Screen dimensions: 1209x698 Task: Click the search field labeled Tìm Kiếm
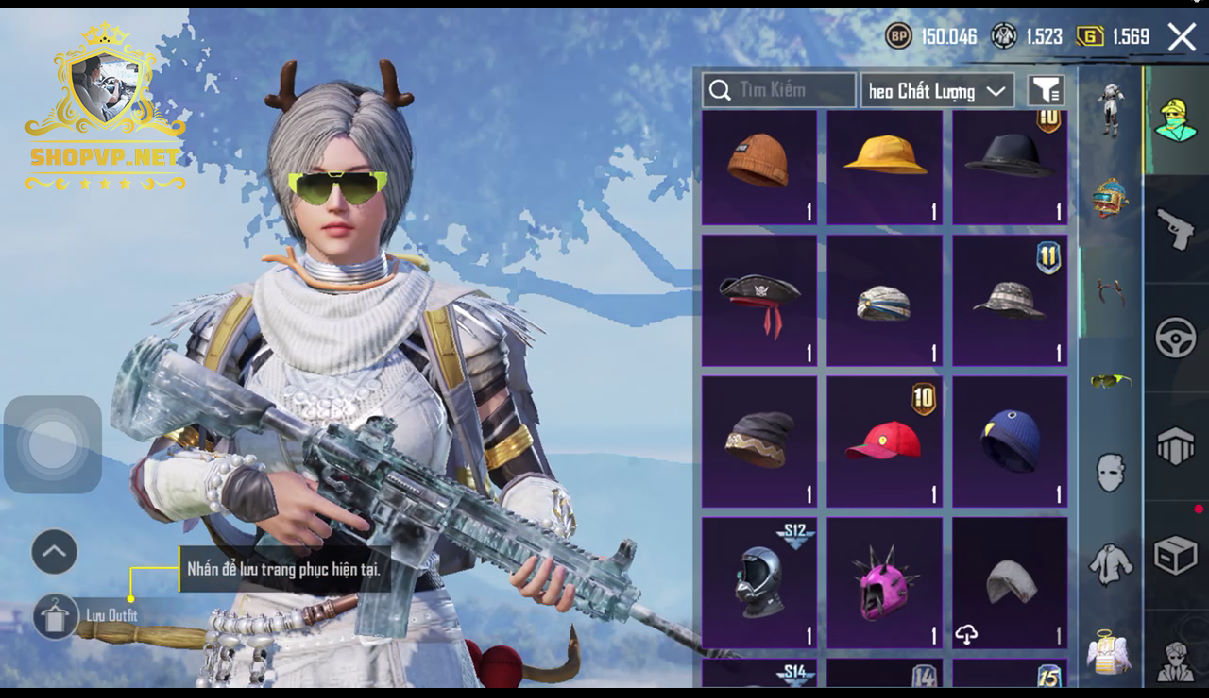[779, 91]
